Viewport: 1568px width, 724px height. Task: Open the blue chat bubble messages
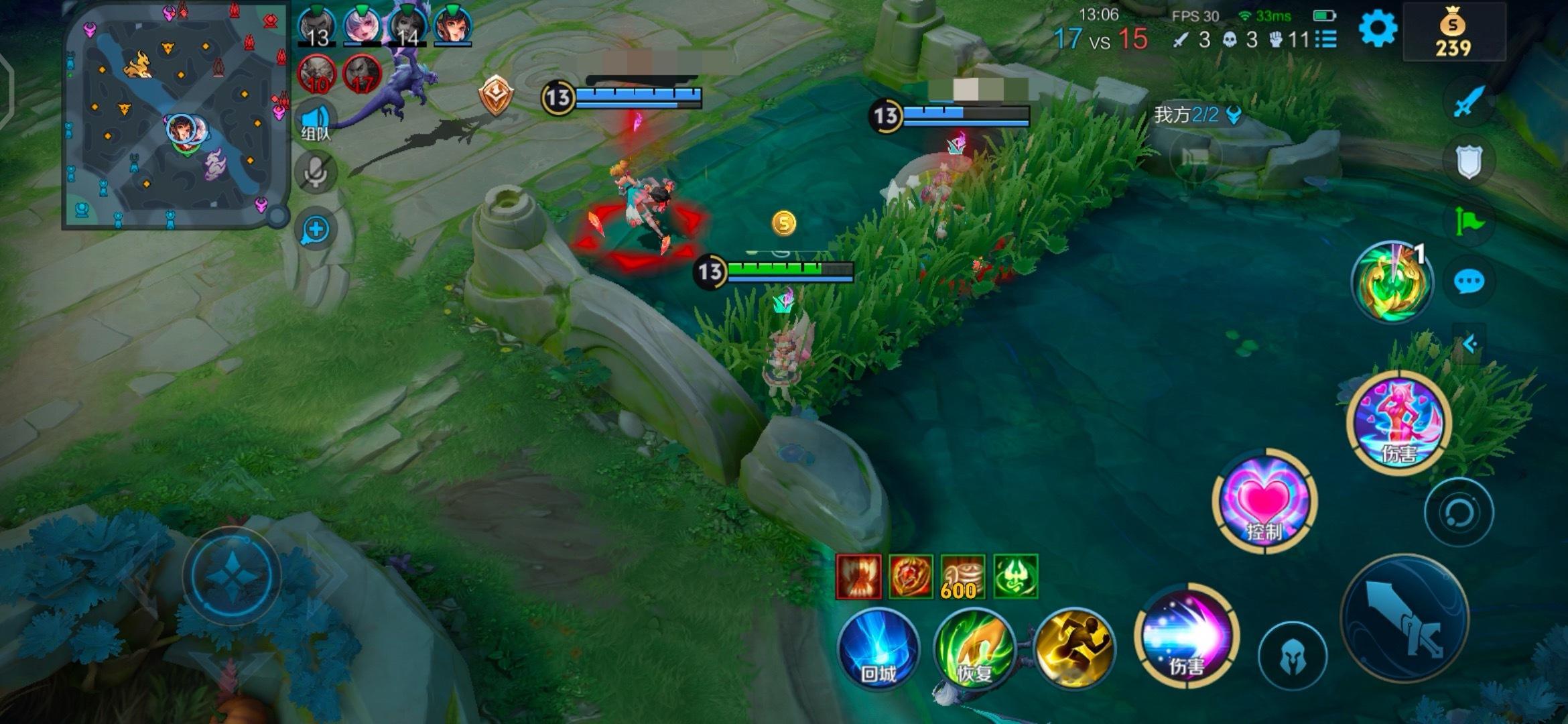tap(1469, 282)
